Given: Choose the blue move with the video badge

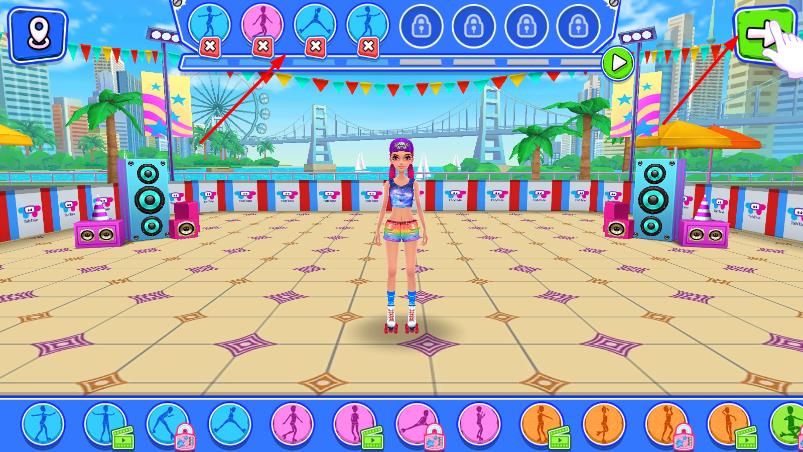Looking at the screenshot, I should point(104,424).
